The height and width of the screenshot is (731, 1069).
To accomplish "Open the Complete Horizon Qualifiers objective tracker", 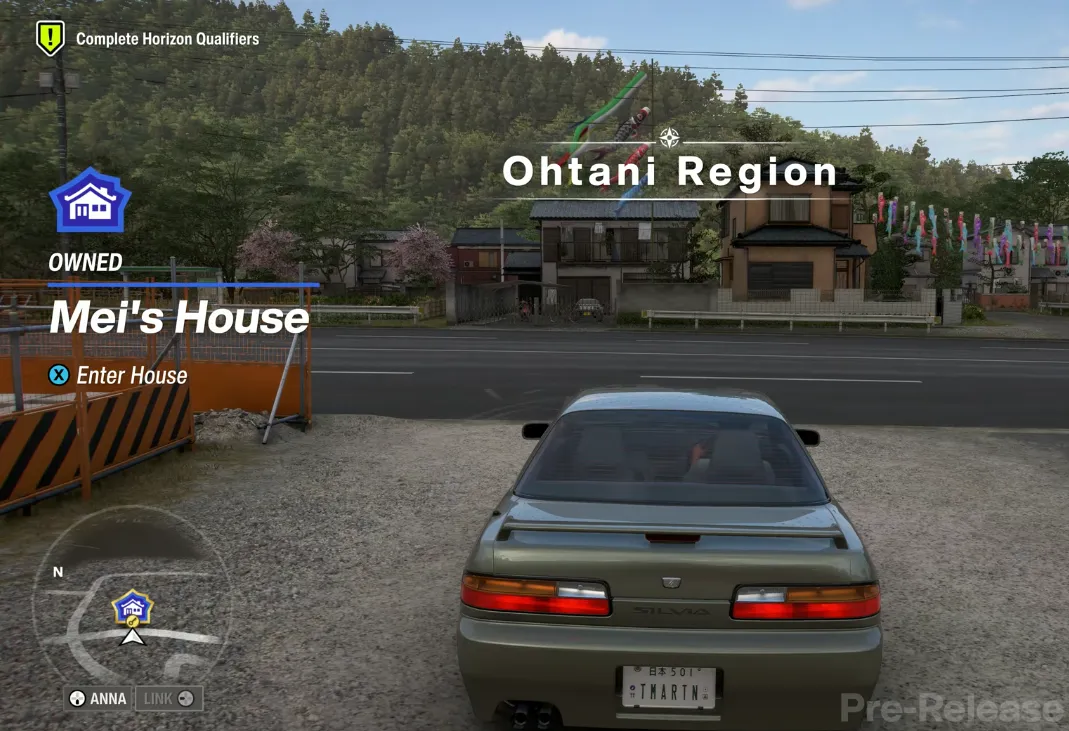I will click(167, 40).
